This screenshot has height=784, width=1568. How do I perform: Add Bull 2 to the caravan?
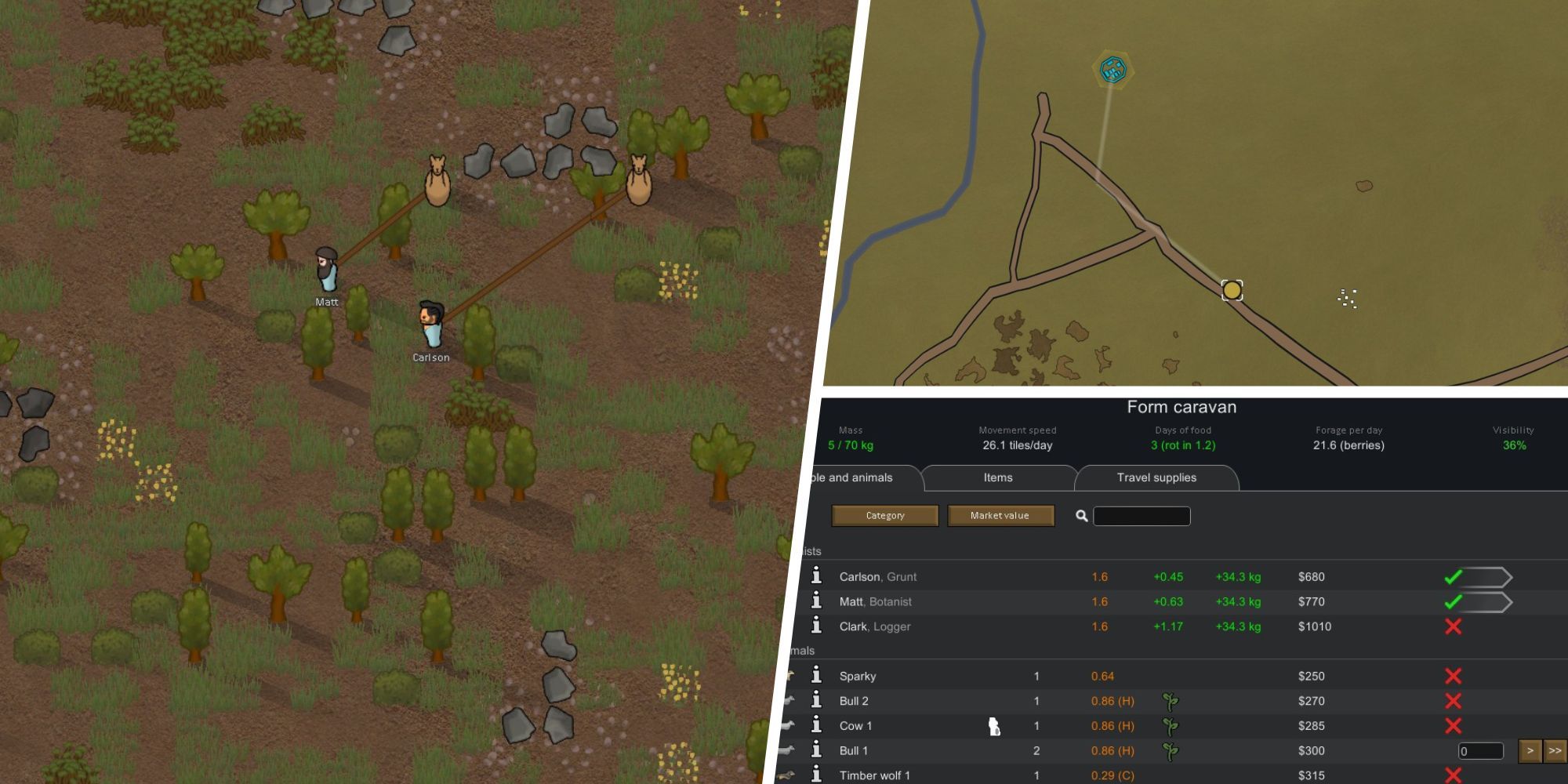1453,701
